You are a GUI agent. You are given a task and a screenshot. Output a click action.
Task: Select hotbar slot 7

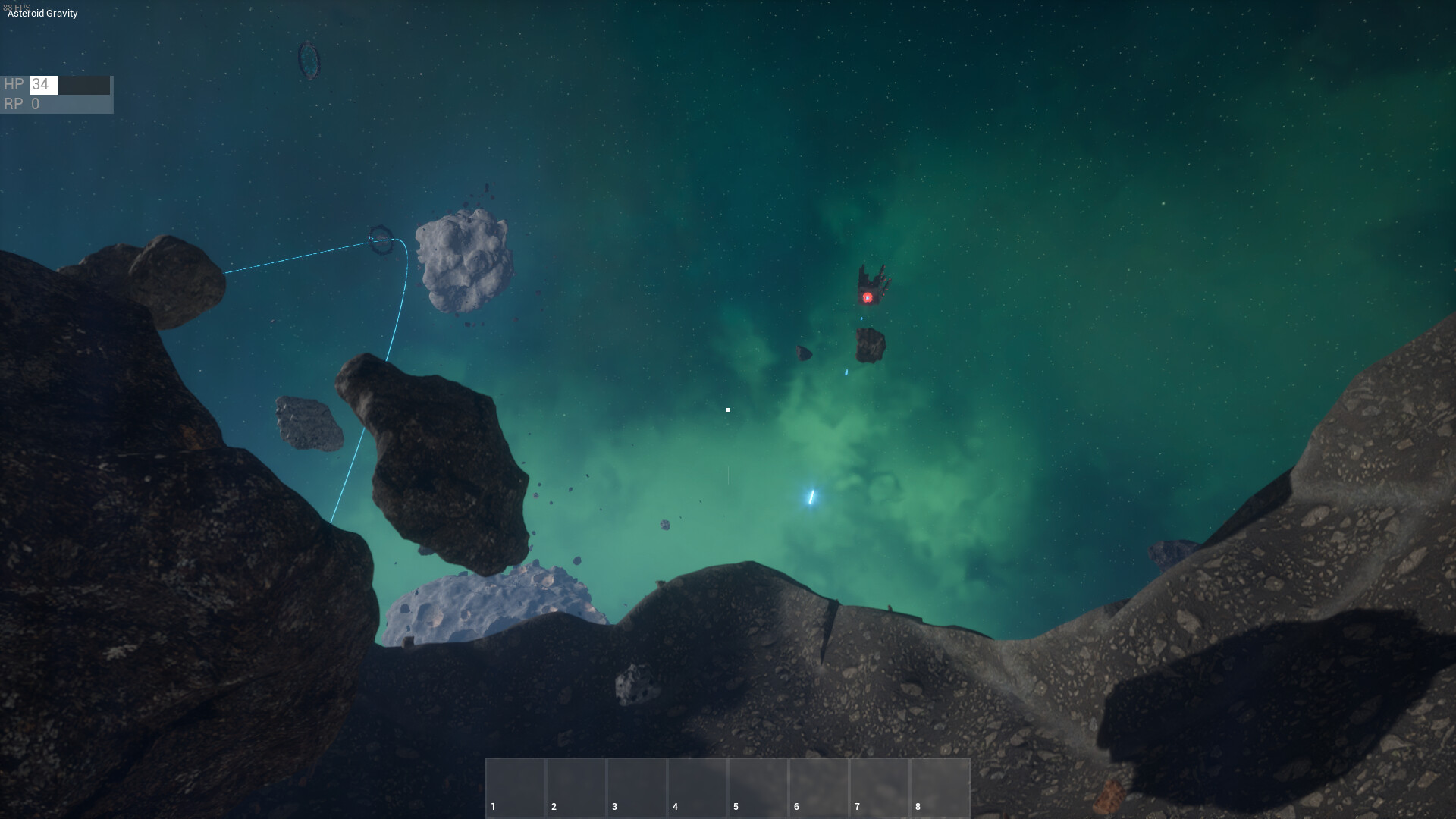pos(880,789)
